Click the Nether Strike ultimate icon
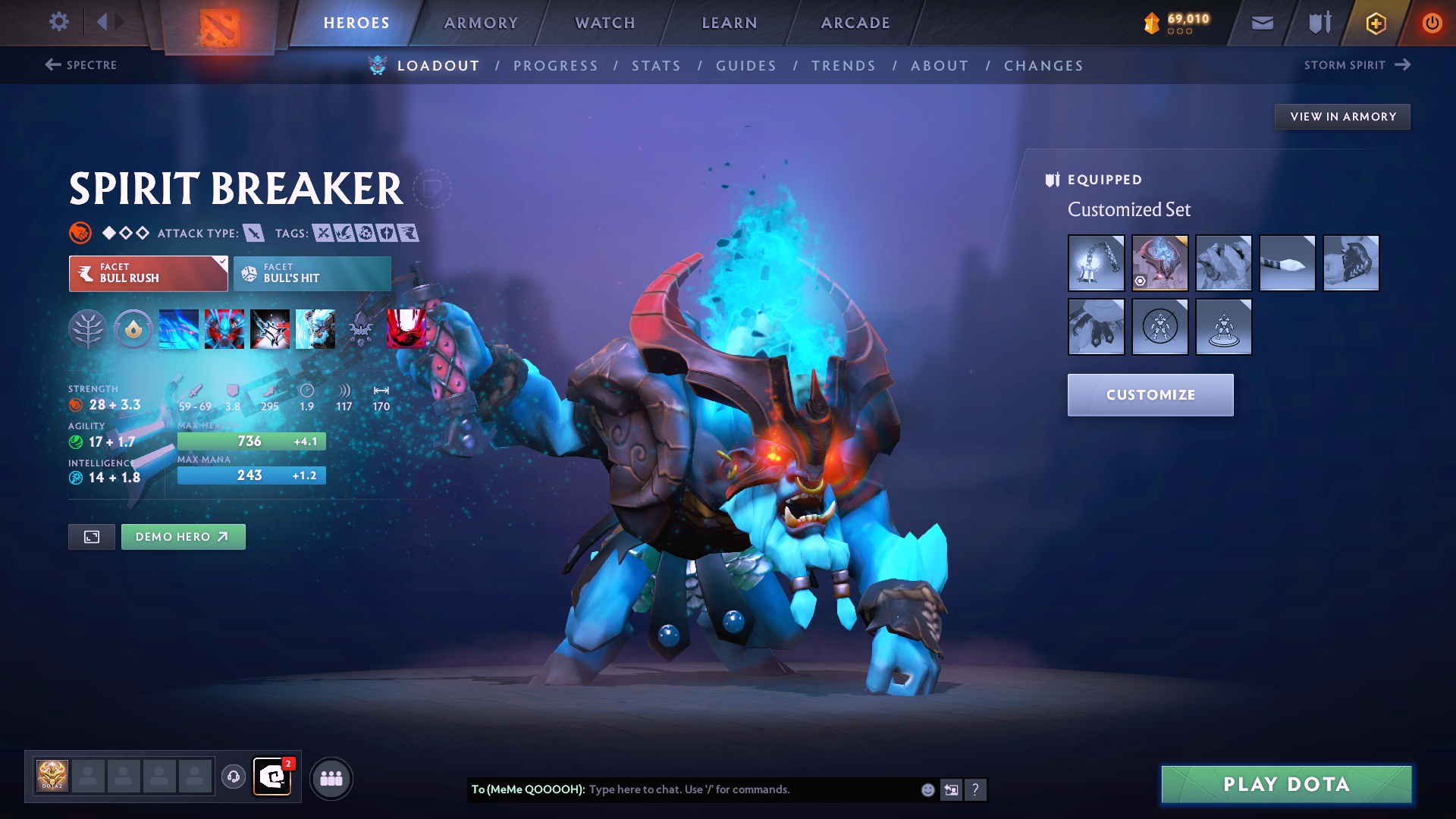The height and width of the screenshot is (819, 1456). click(315, 329)
